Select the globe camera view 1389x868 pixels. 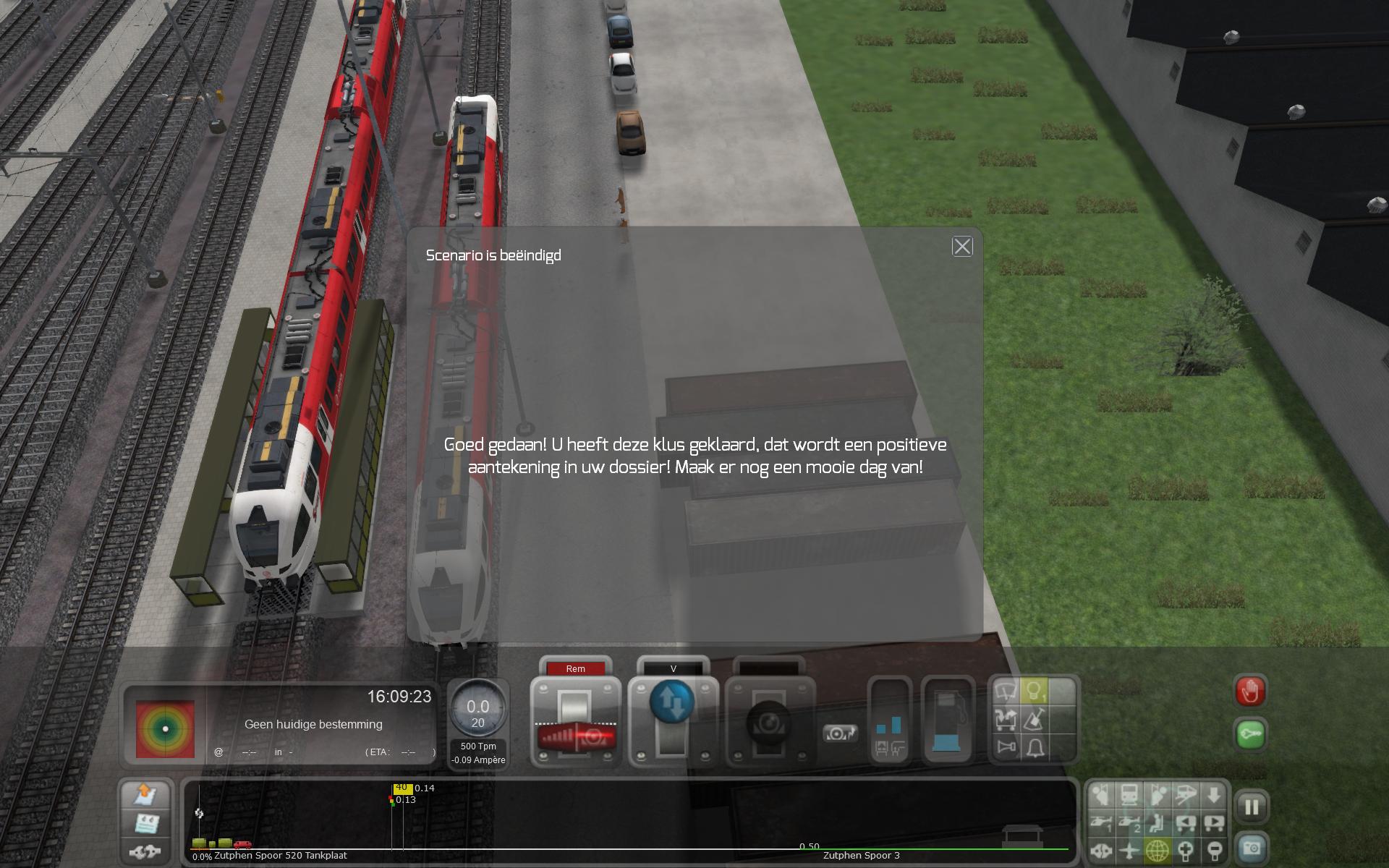pyautogui.click(x=1157, y=851)
